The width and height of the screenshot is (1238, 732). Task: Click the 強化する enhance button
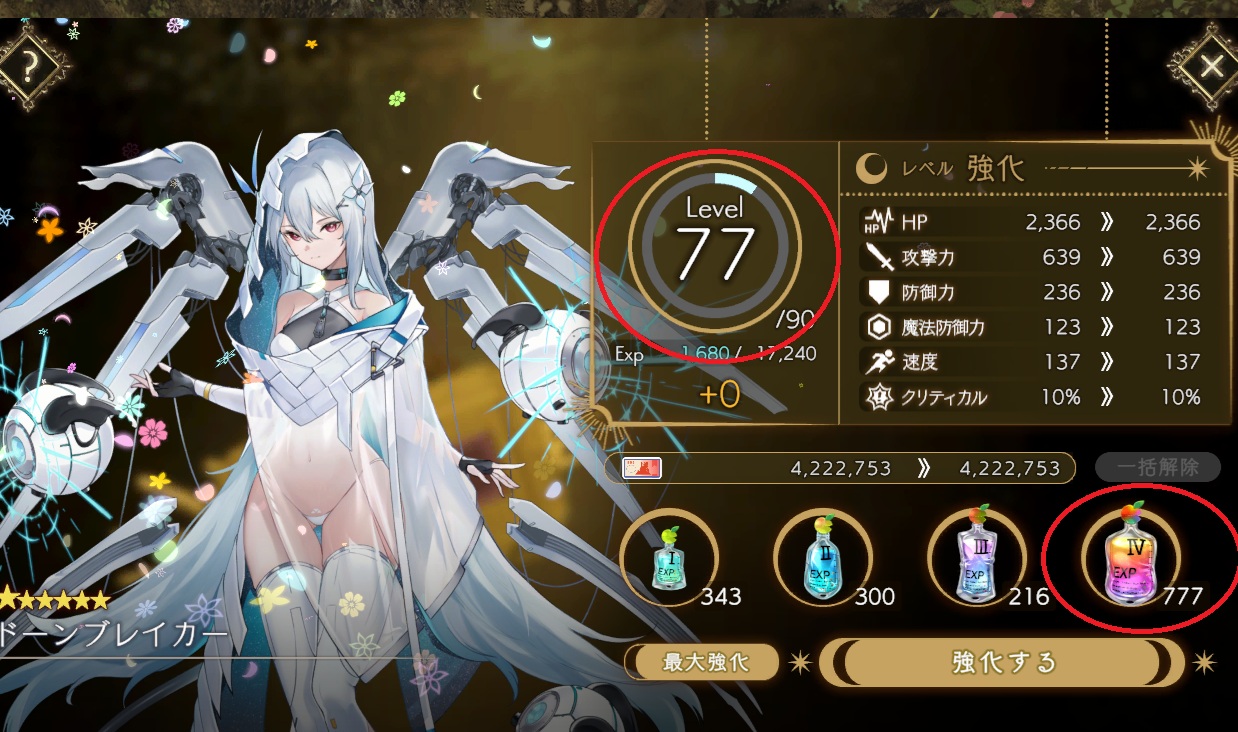click(1002, 662)
